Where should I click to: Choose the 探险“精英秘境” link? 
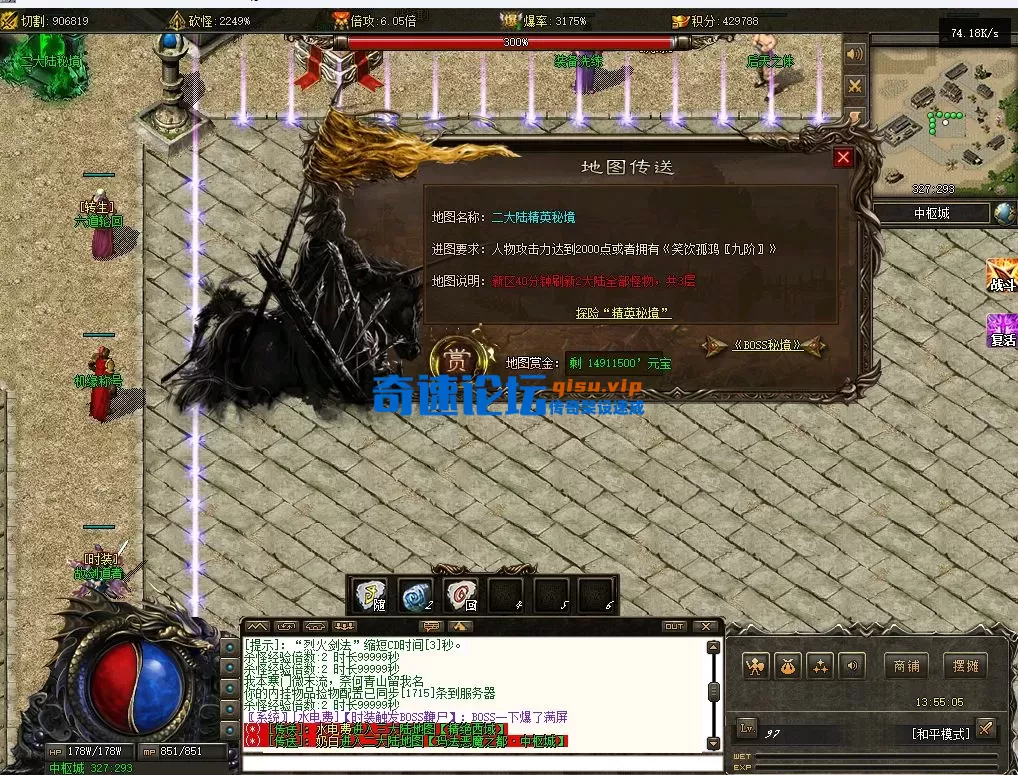click(x=623, y=313)
